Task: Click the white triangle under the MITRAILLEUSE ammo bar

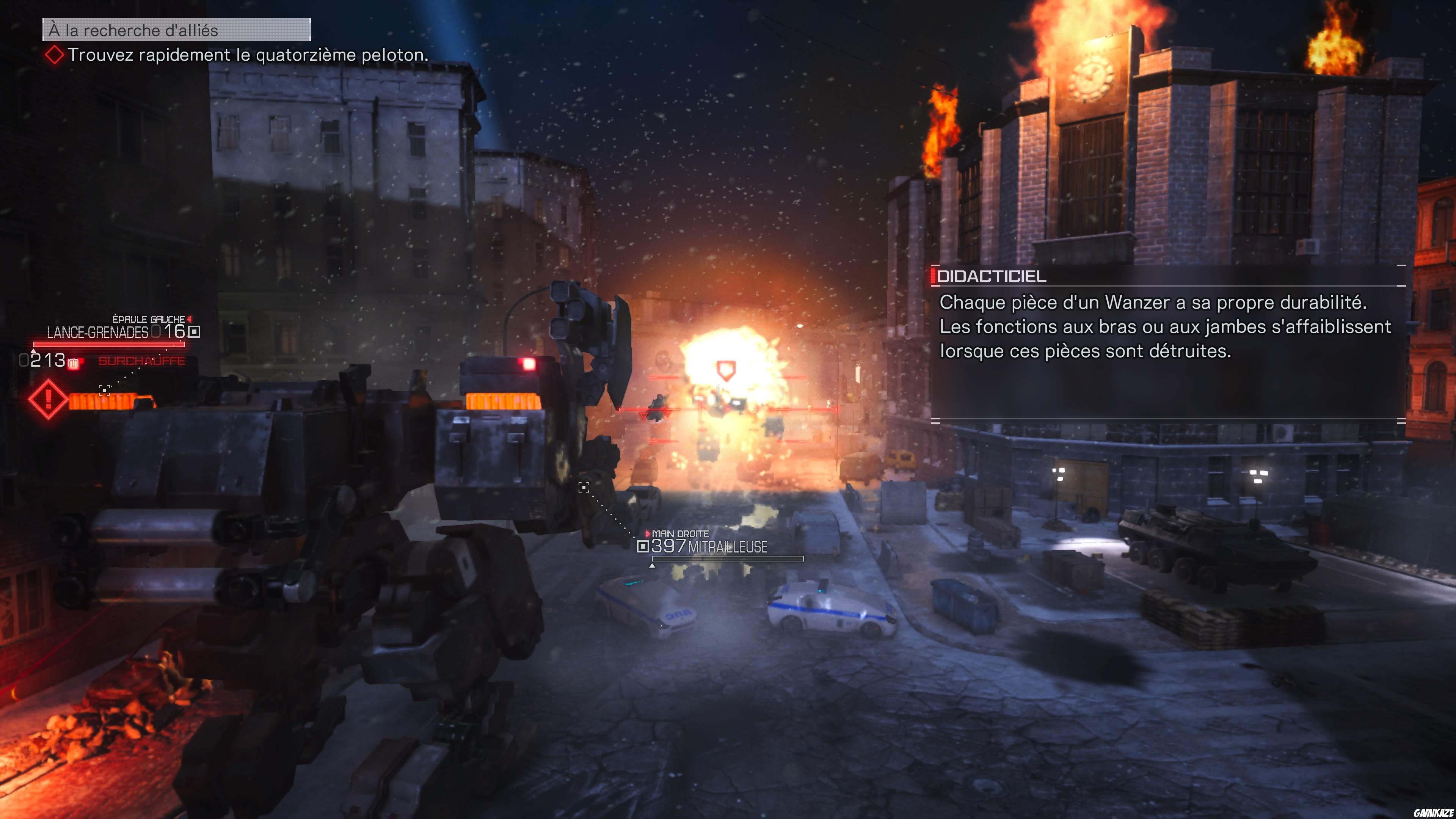Action: tap(653, 568)
